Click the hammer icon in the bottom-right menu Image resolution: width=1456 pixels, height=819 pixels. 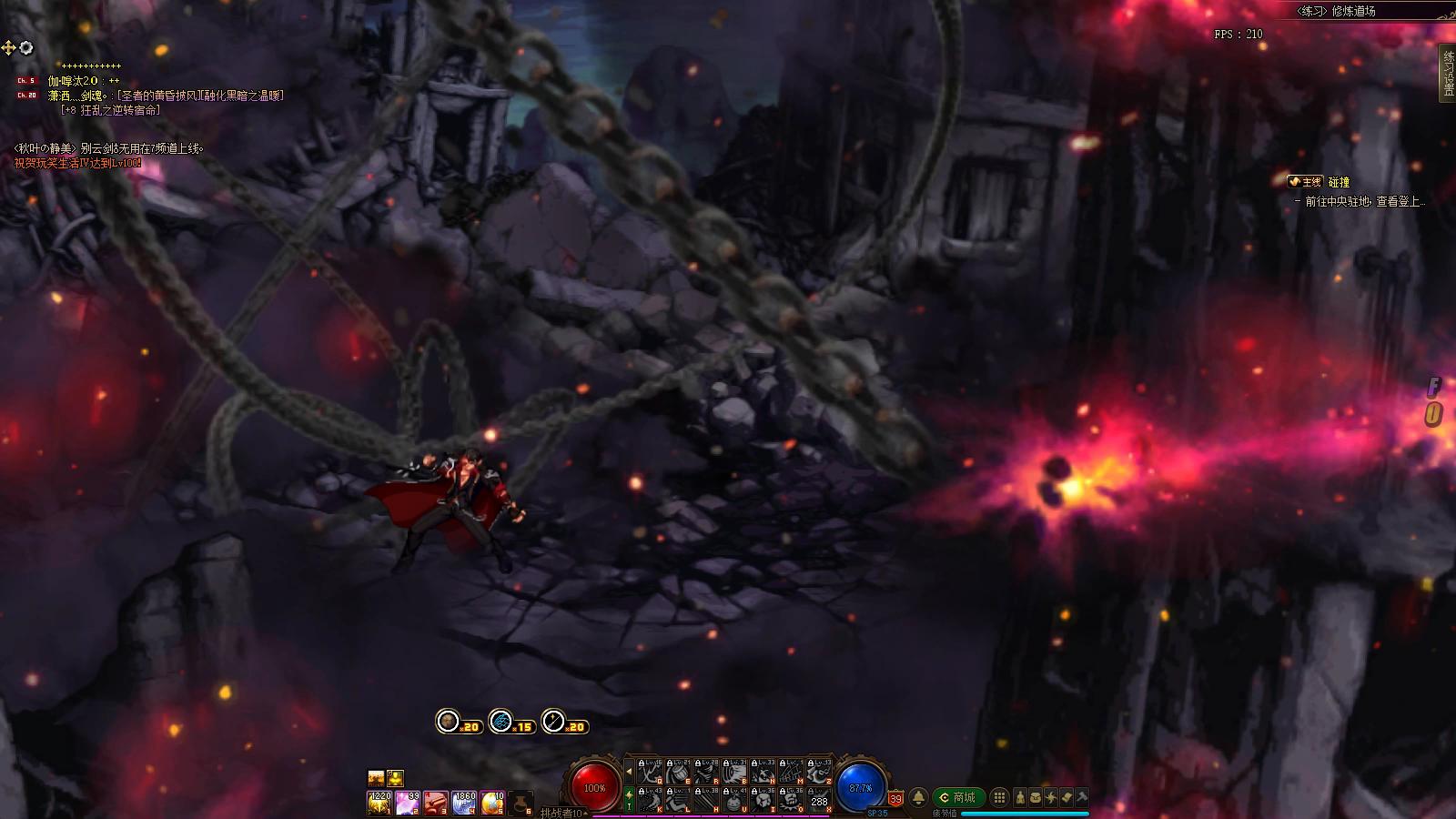coord(1082,798)
